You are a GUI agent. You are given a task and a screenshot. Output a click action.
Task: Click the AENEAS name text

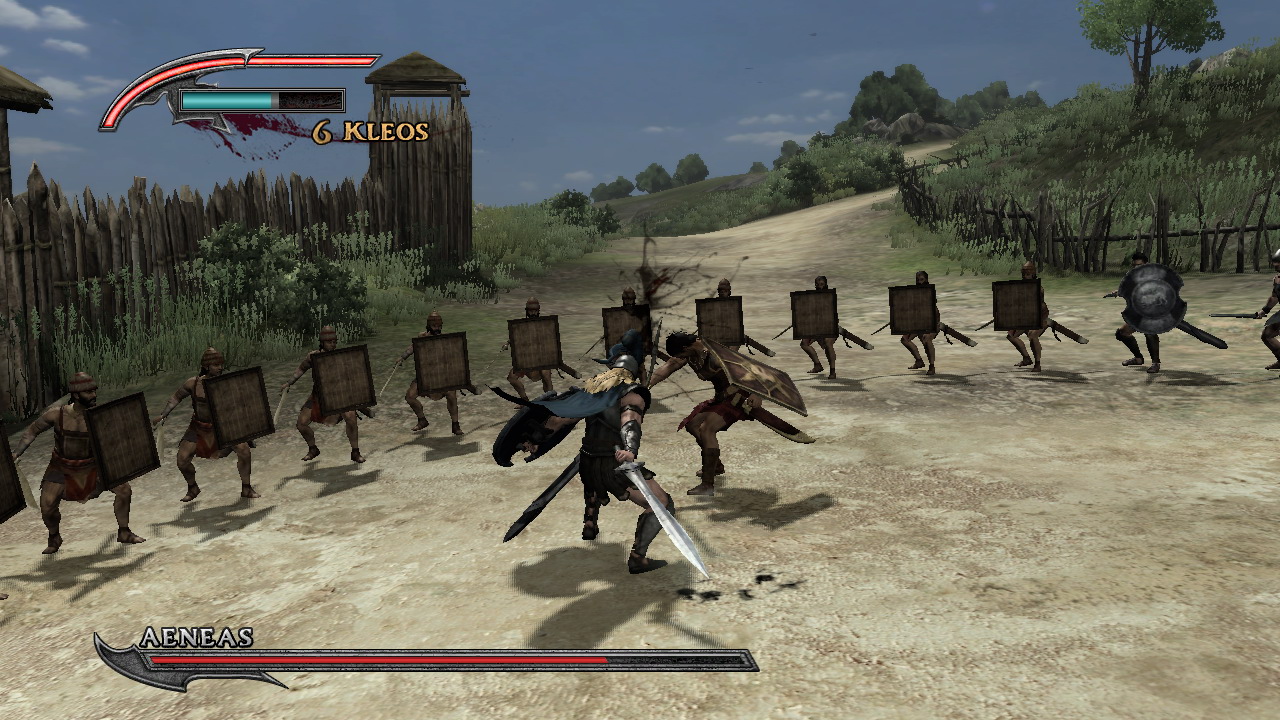[196, 637]
